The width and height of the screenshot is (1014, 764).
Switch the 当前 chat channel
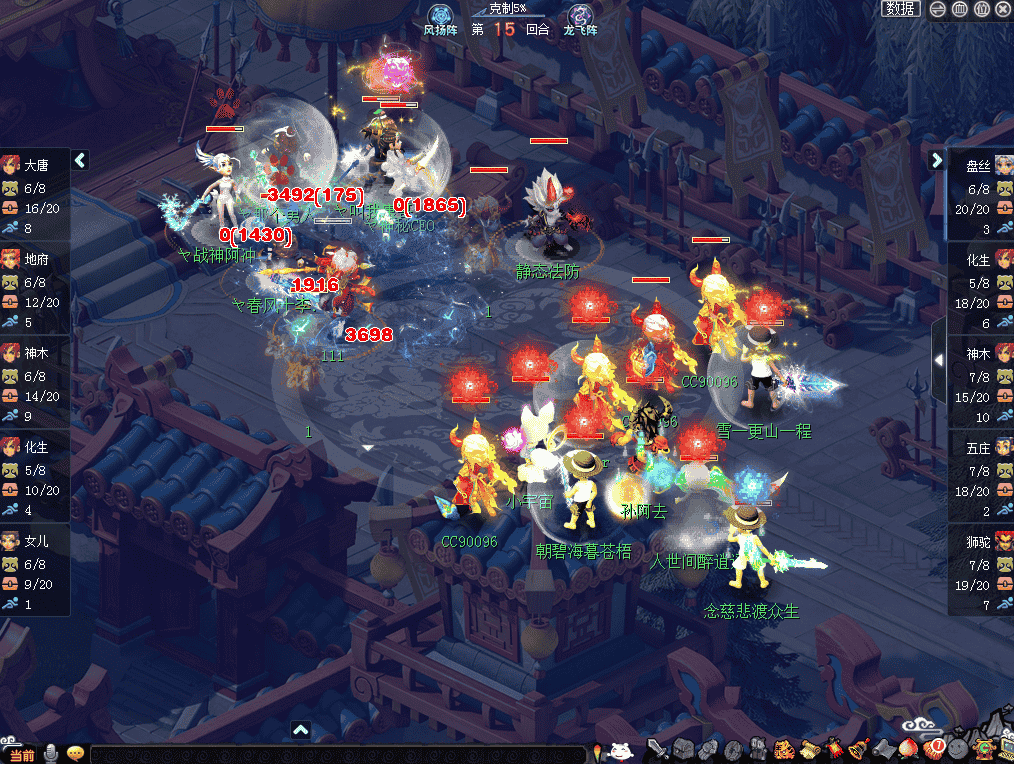click(x=20, y=754)
